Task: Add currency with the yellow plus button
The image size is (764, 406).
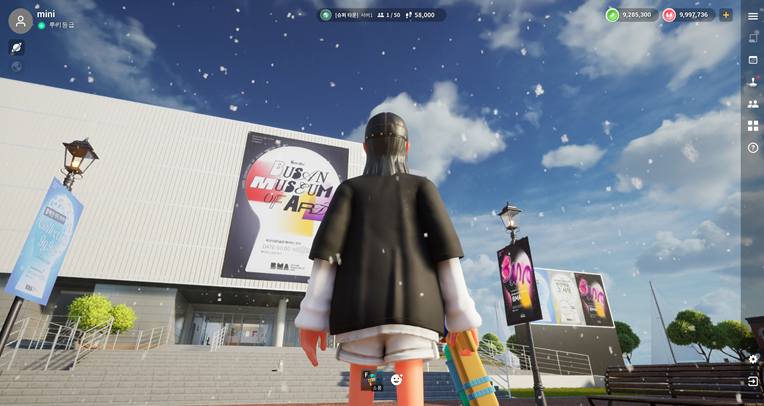Action: pos(726,15)
